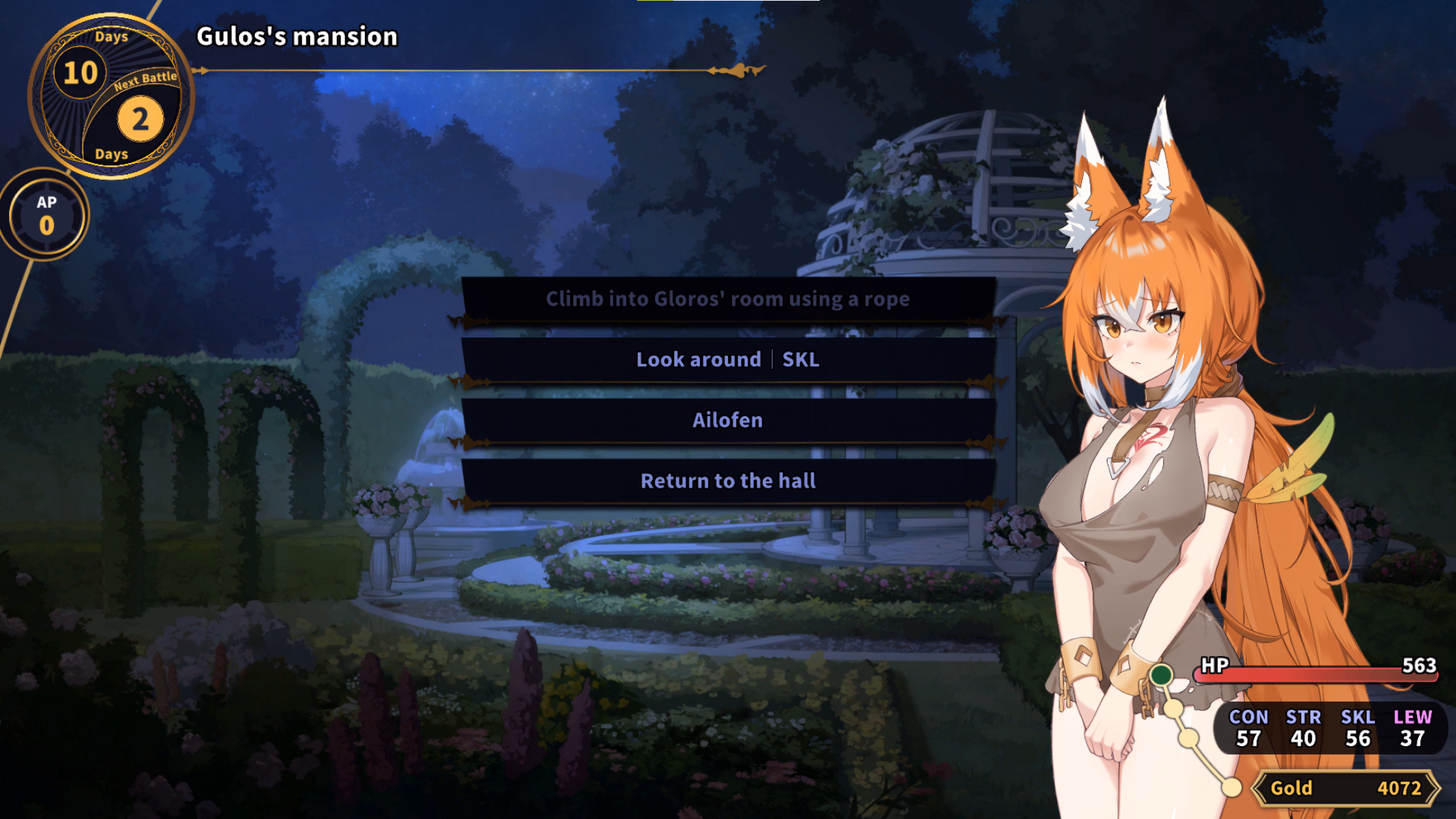Pick the Ailofen choice

point(728,421)
